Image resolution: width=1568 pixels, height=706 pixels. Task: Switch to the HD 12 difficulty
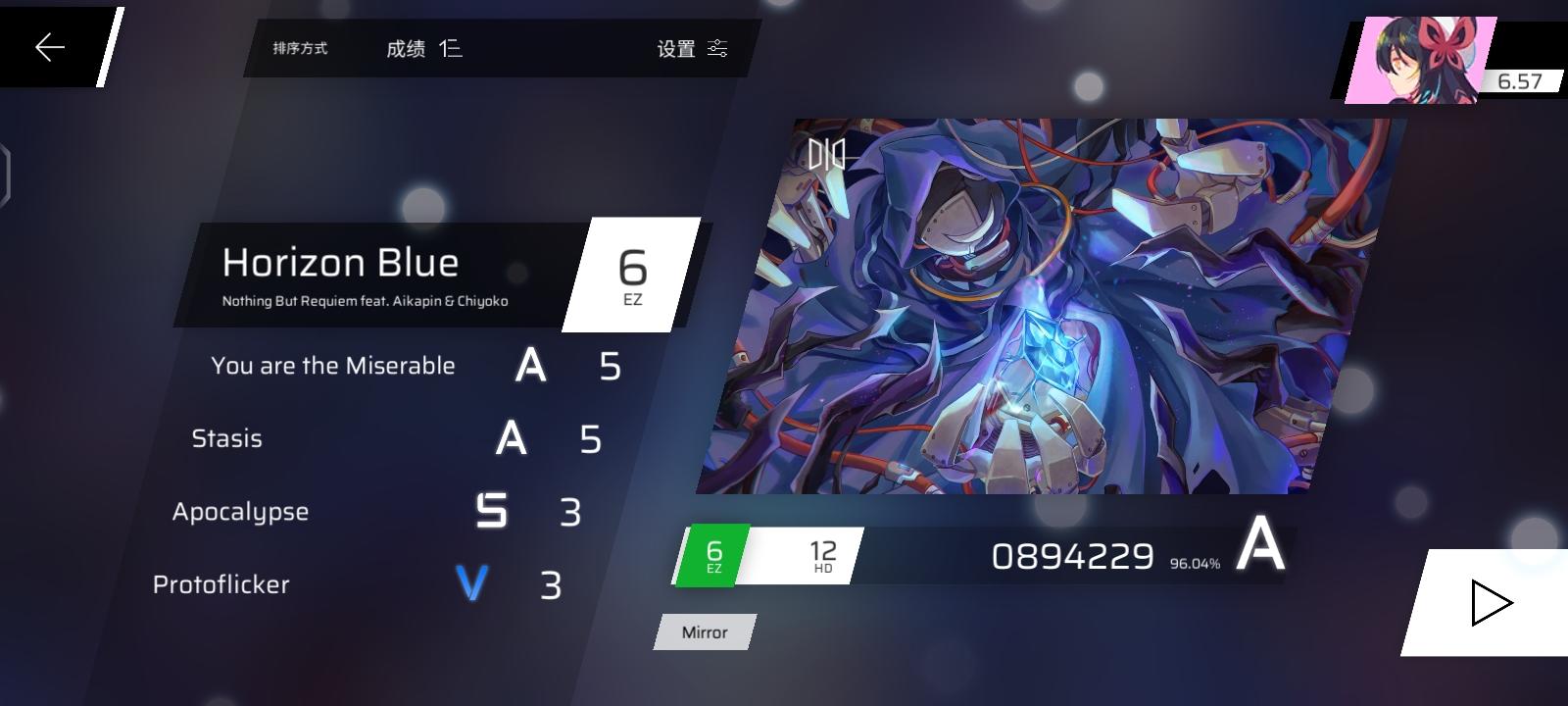(x=822, y=556)
